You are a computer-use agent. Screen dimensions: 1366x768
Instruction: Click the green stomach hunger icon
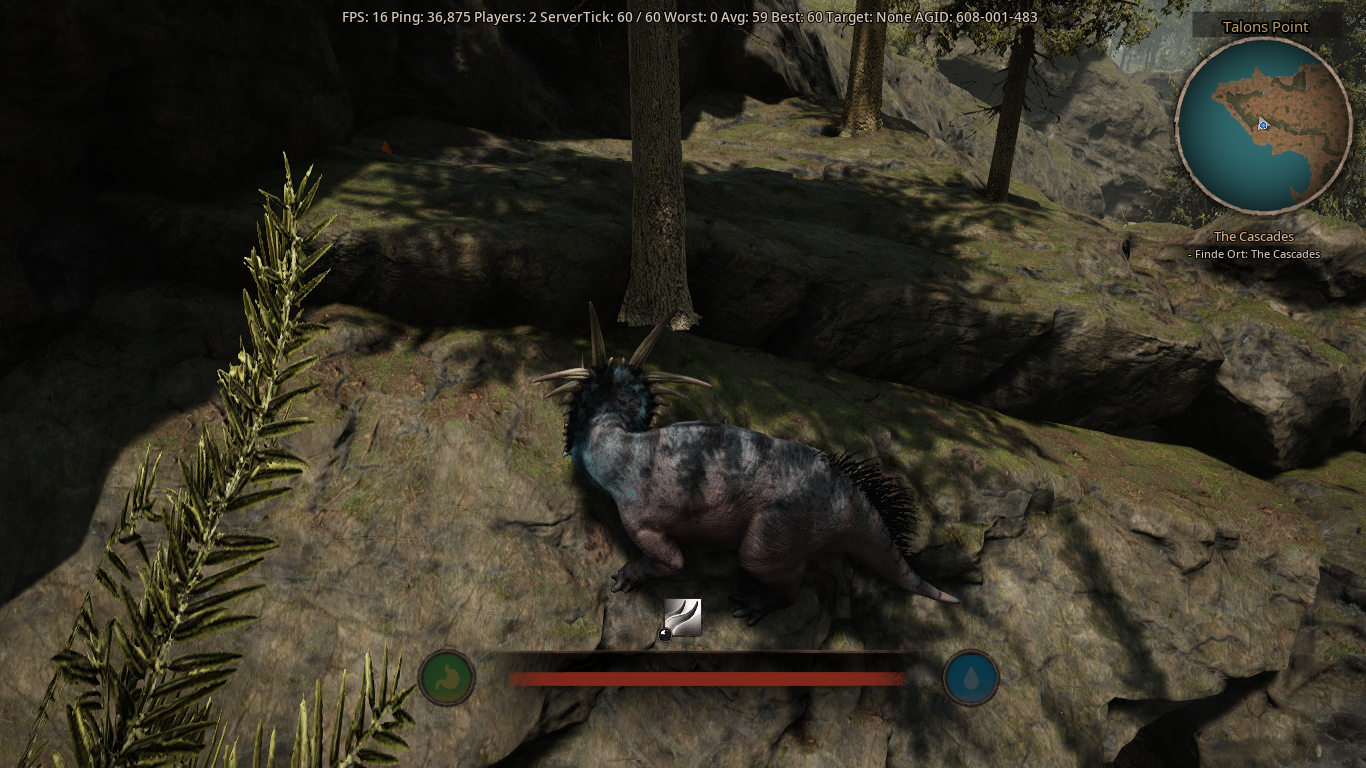tap(447, 677)
